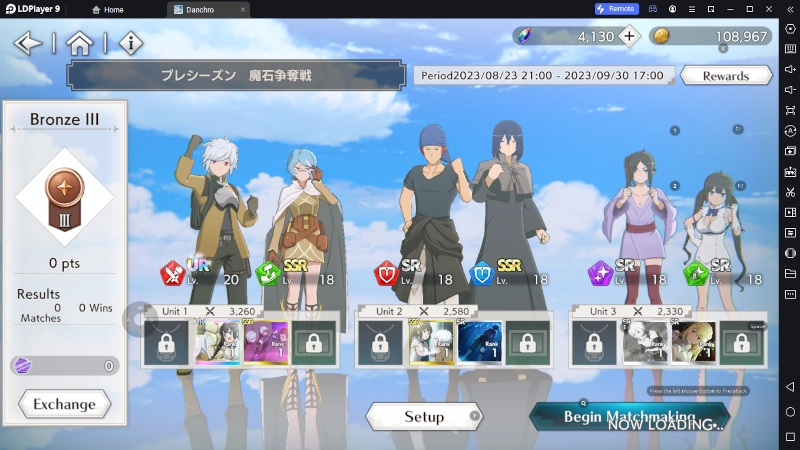Select the Unit 2 team panel
This screenshot has width=800, height=450.
[x=453, y=338]
